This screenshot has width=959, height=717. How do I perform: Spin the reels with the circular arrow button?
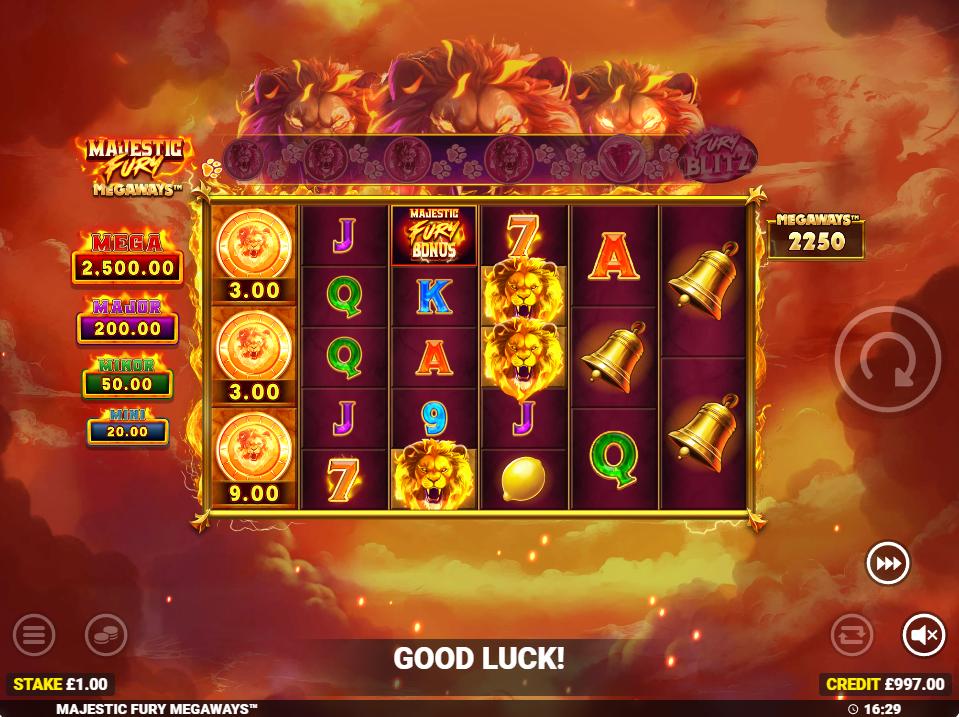click(x=887, y=360)
